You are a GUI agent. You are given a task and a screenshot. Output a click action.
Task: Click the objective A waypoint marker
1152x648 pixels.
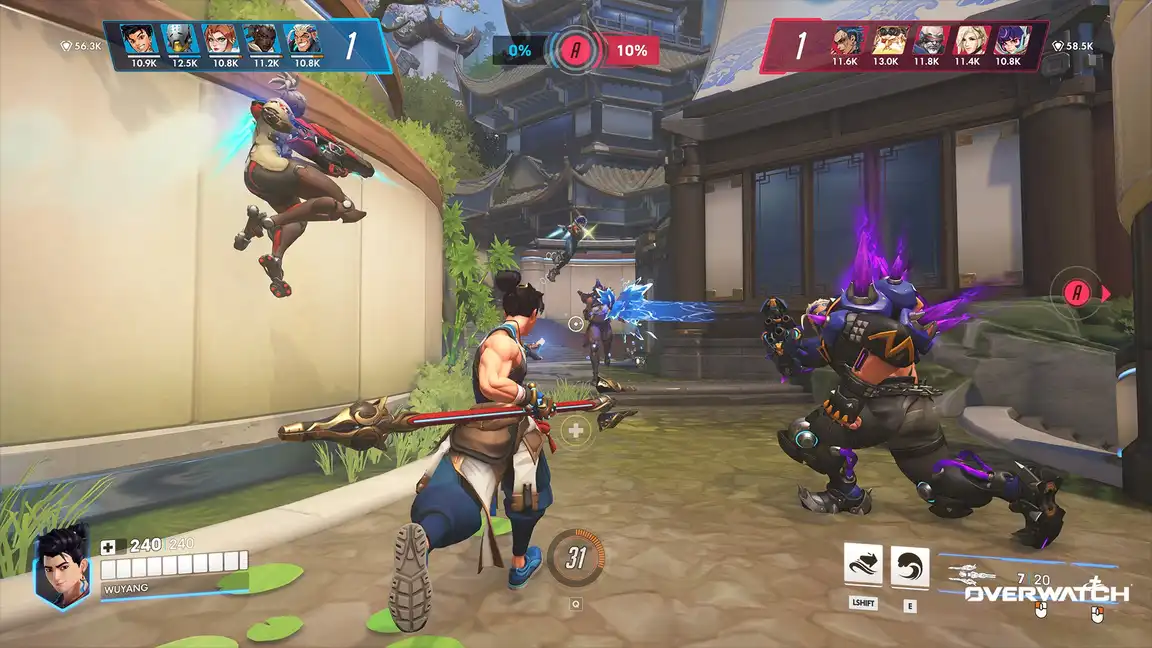coord(1077,293)
